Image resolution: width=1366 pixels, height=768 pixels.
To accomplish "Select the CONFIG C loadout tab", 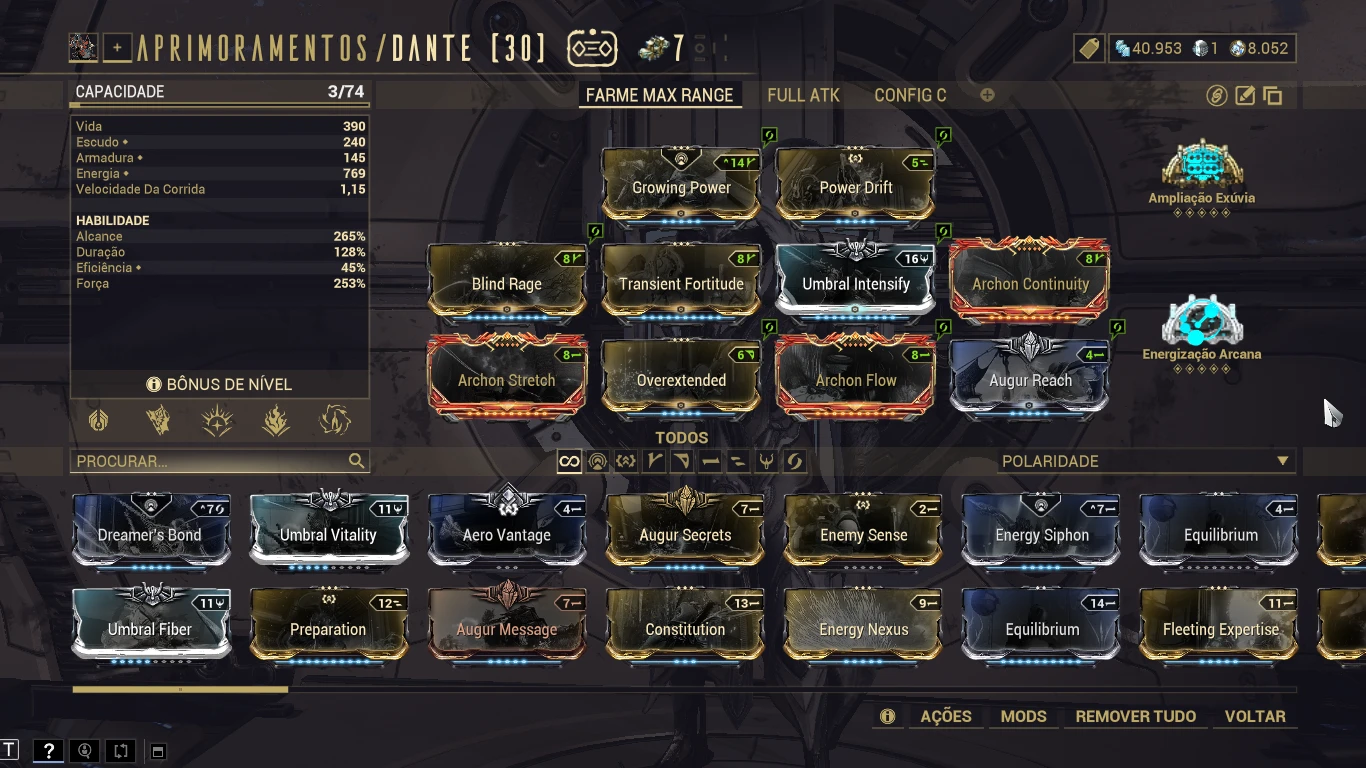I will click(910, 95).
